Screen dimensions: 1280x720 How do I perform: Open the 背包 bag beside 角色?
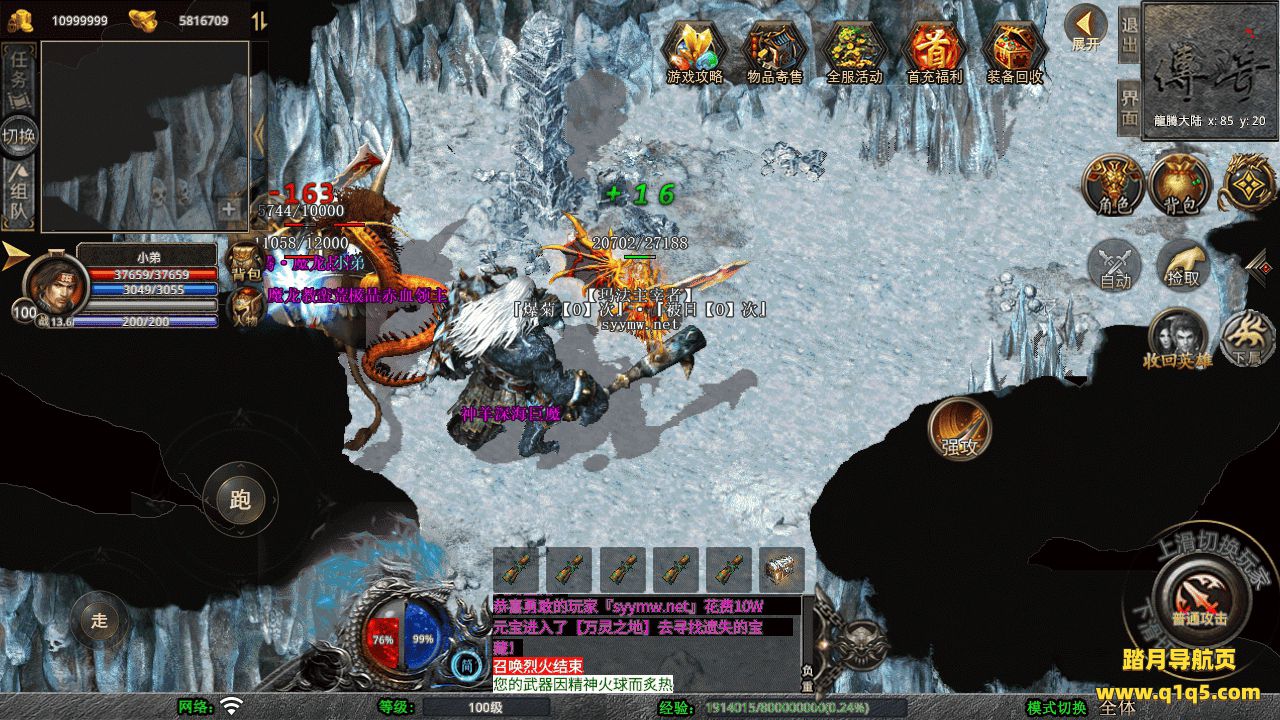pyautogui.click(x=1179, y=185)
